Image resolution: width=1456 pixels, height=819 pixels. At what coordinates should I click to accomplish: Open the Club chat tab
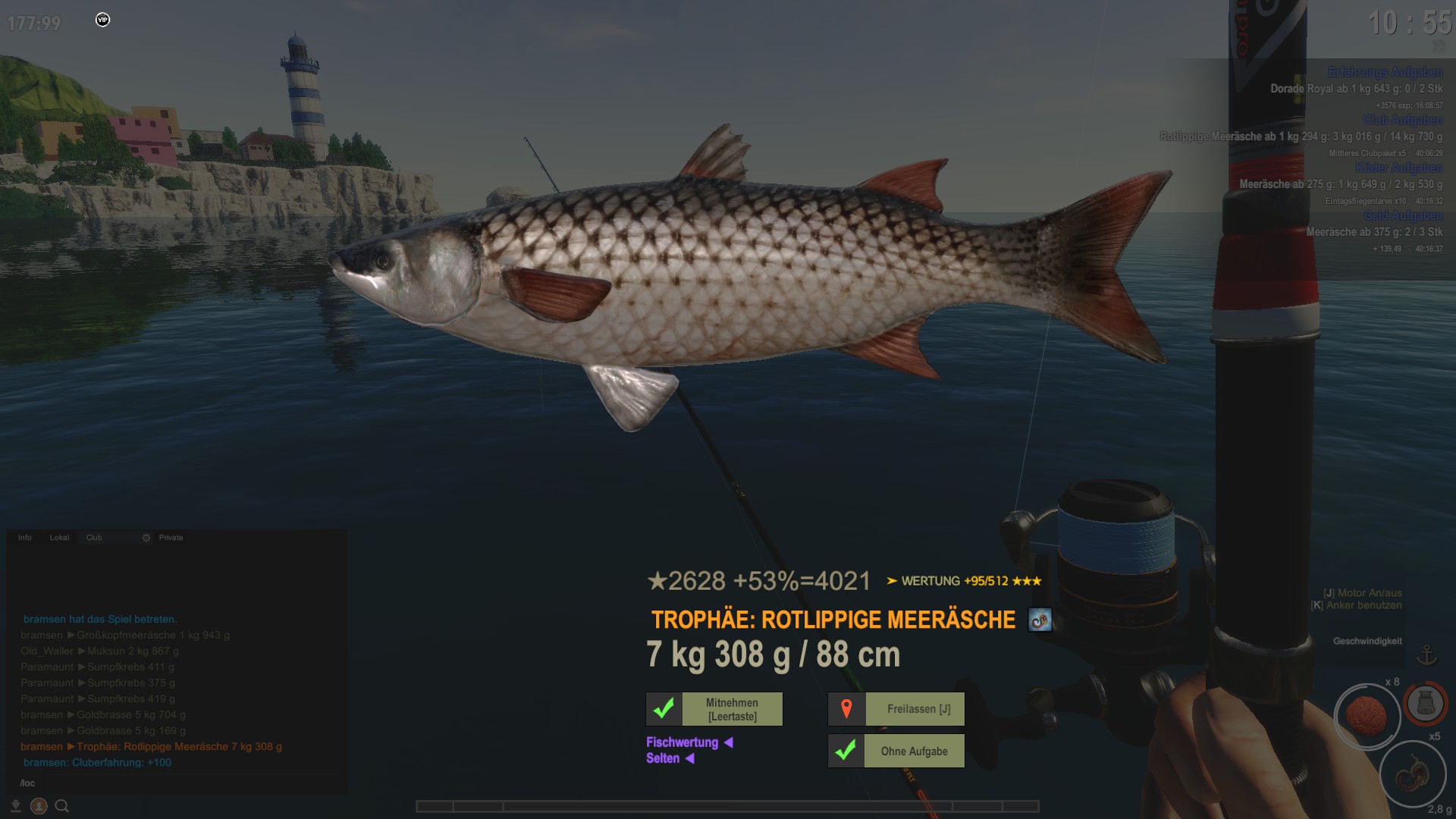pos(94,538)
